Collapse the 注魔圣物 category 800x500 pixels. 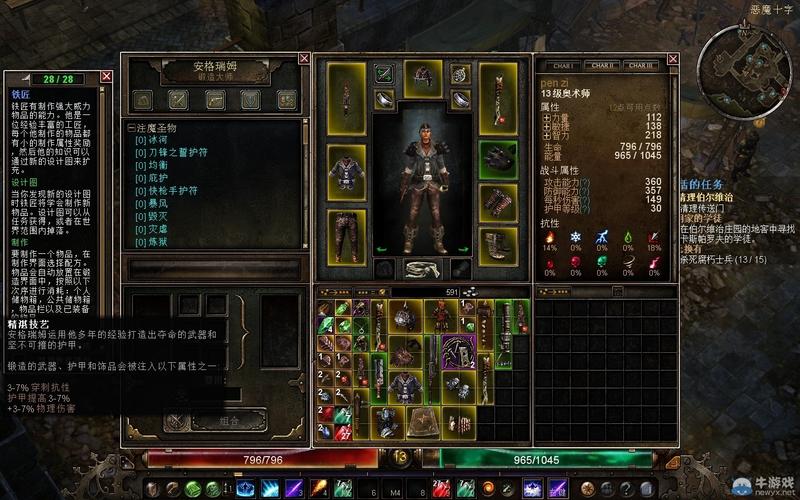pos(130,128)
